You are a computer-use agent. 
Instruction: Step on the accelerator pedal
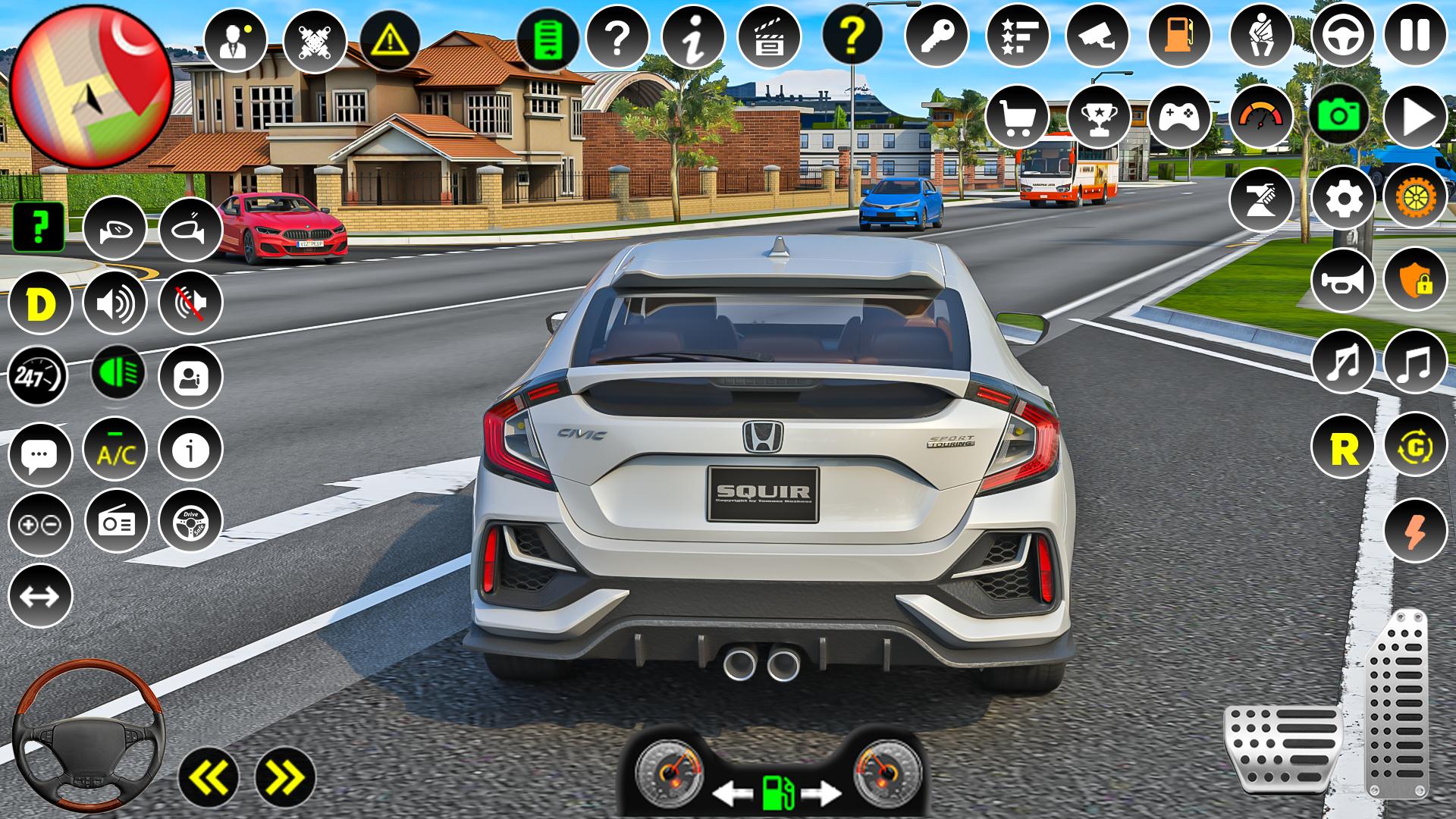click(x=1397, y=701)
